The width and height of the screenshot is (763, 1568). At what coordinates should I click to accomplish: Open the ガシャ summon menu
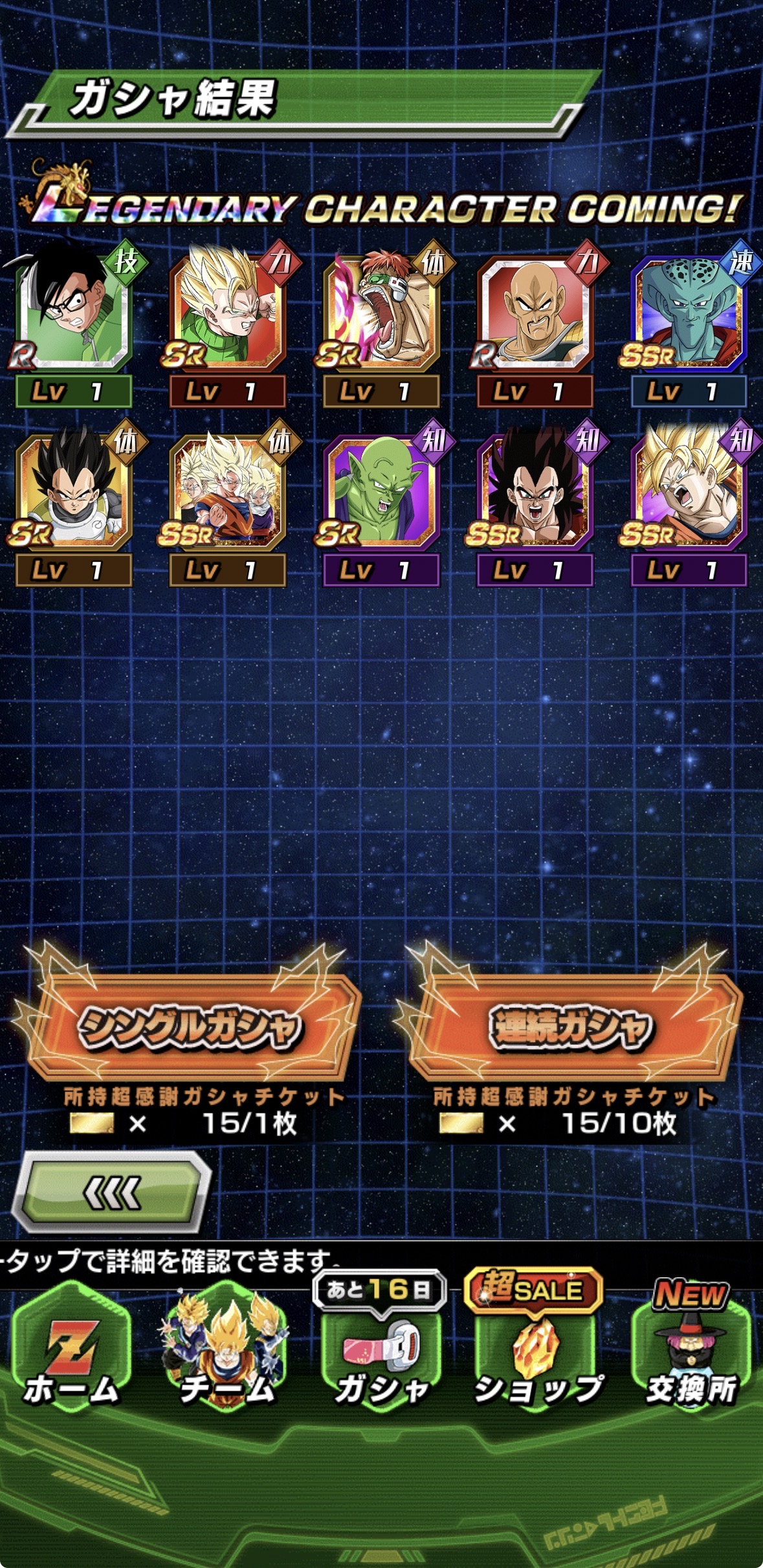382,1352
